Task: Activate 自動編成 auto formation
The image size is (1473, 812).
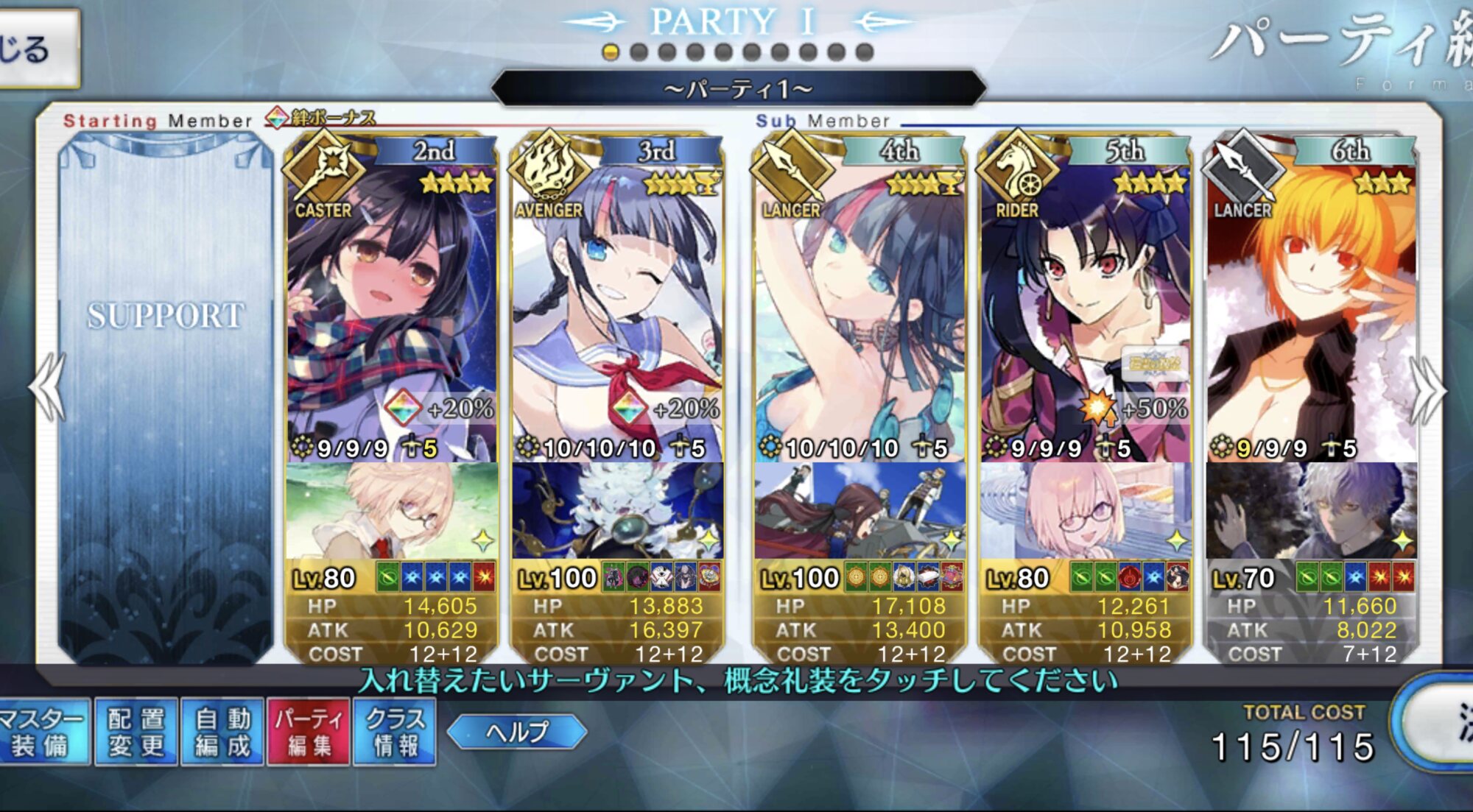Action: click(222, 732)
